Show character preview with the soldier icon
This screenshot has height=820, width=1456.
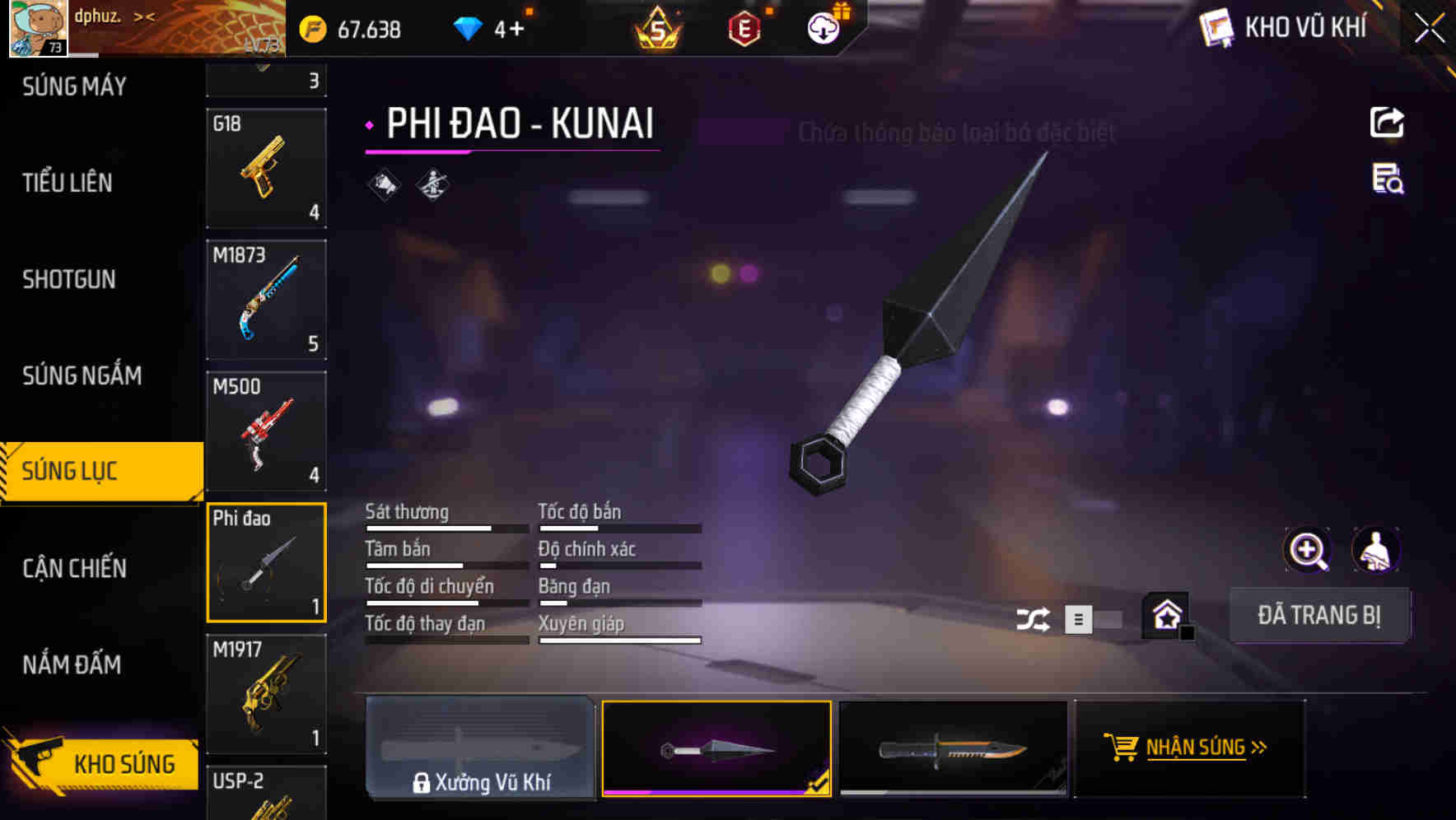pyautogui.click(x=1377, y=550)
